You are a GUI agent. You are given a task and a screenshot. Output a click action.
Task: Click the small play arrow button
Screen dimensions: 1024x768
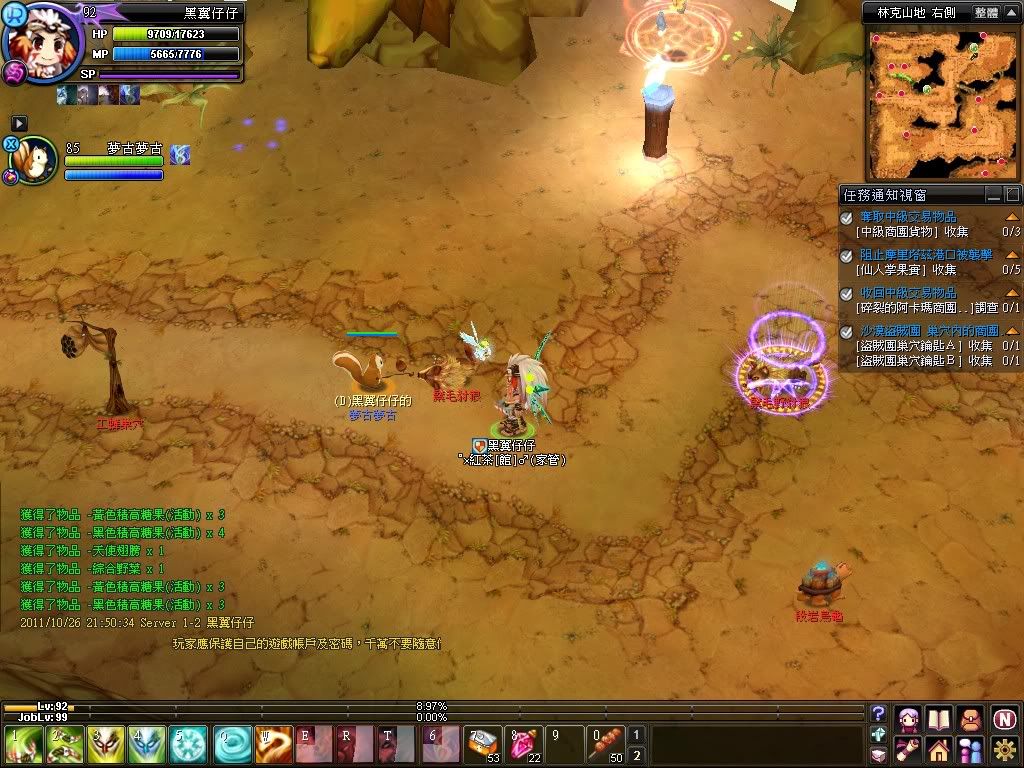19,123
